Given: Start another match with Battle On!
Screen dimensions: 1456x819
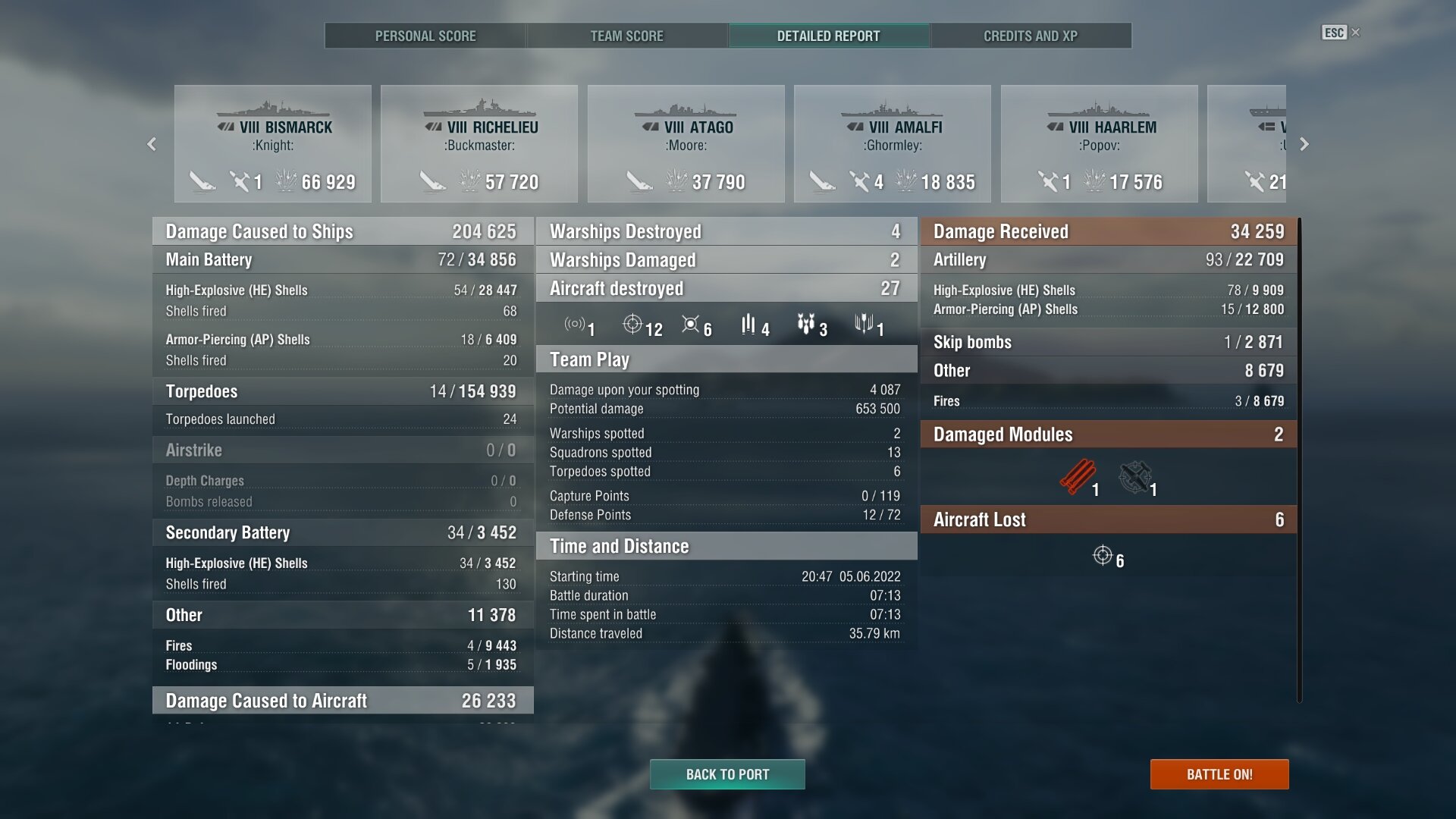Looking at the screenshot, I should (x=1219, y=774).
